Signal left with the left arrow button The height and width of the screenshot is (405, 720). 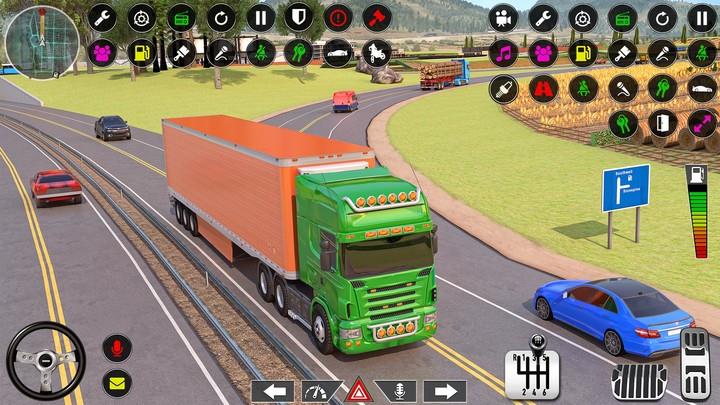[x=272, y=391]
